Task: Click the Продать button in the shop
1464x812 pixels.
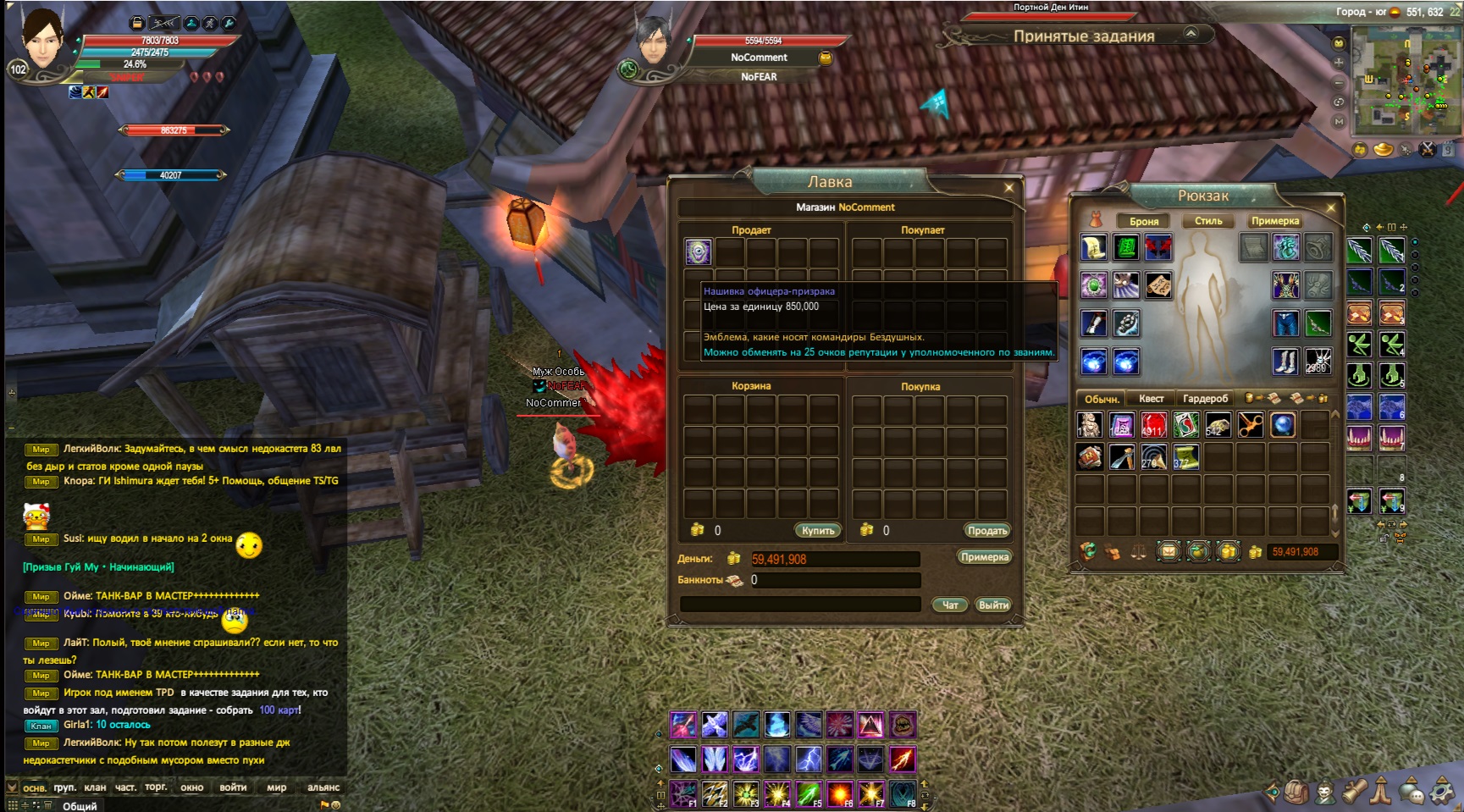Action: (986, 530)
